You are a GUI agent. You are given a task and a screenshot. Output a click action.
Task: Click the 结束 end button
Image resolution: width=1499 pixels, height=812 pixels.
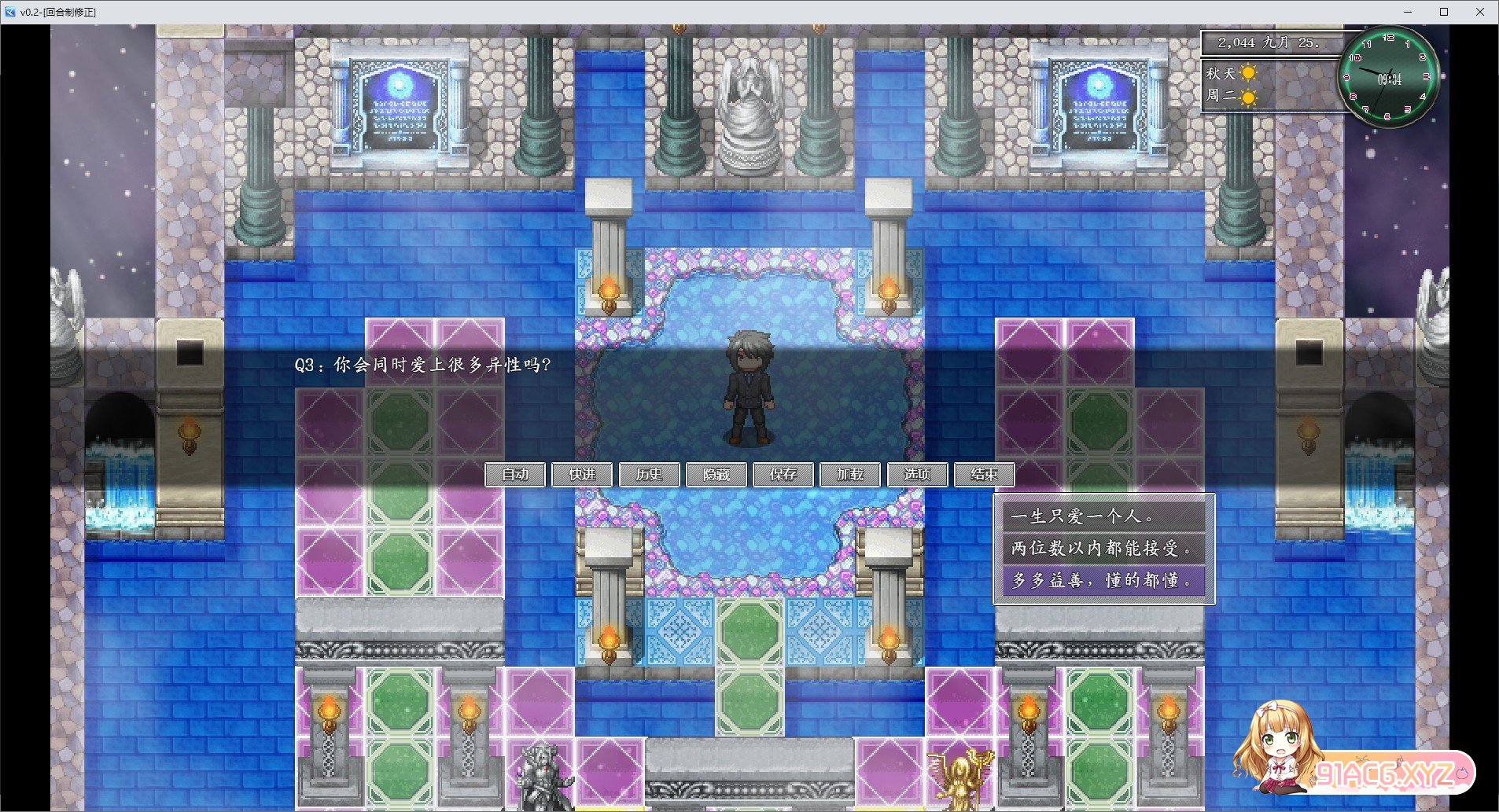(x=984, y=475)
